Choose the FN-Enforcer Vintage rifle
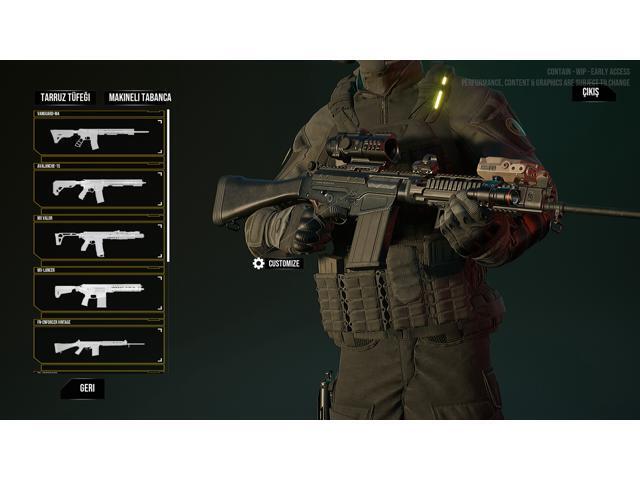The height and width of the screenshot is (480, 640). [99, 345]
